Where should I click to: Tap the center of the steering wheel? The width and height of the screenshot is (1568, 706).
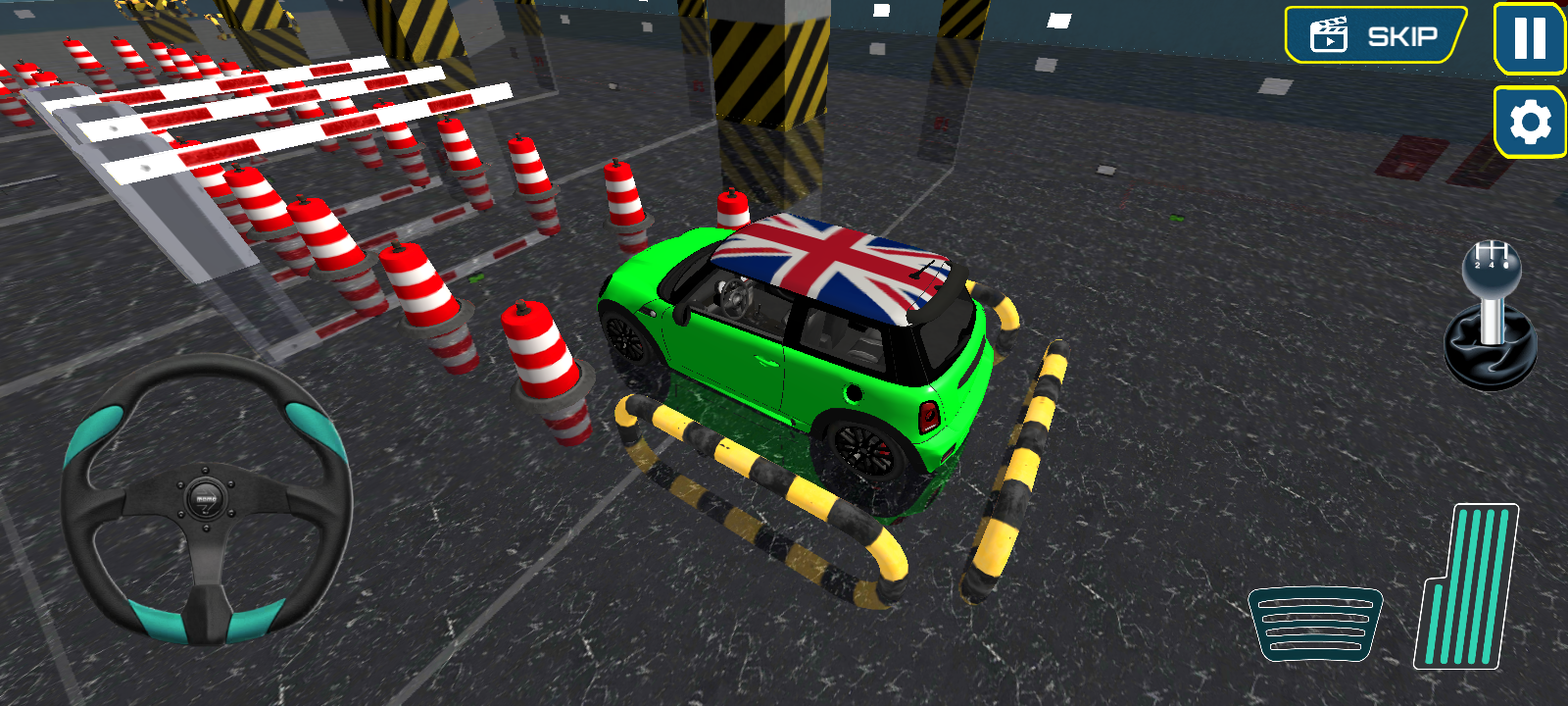[203, 497]
